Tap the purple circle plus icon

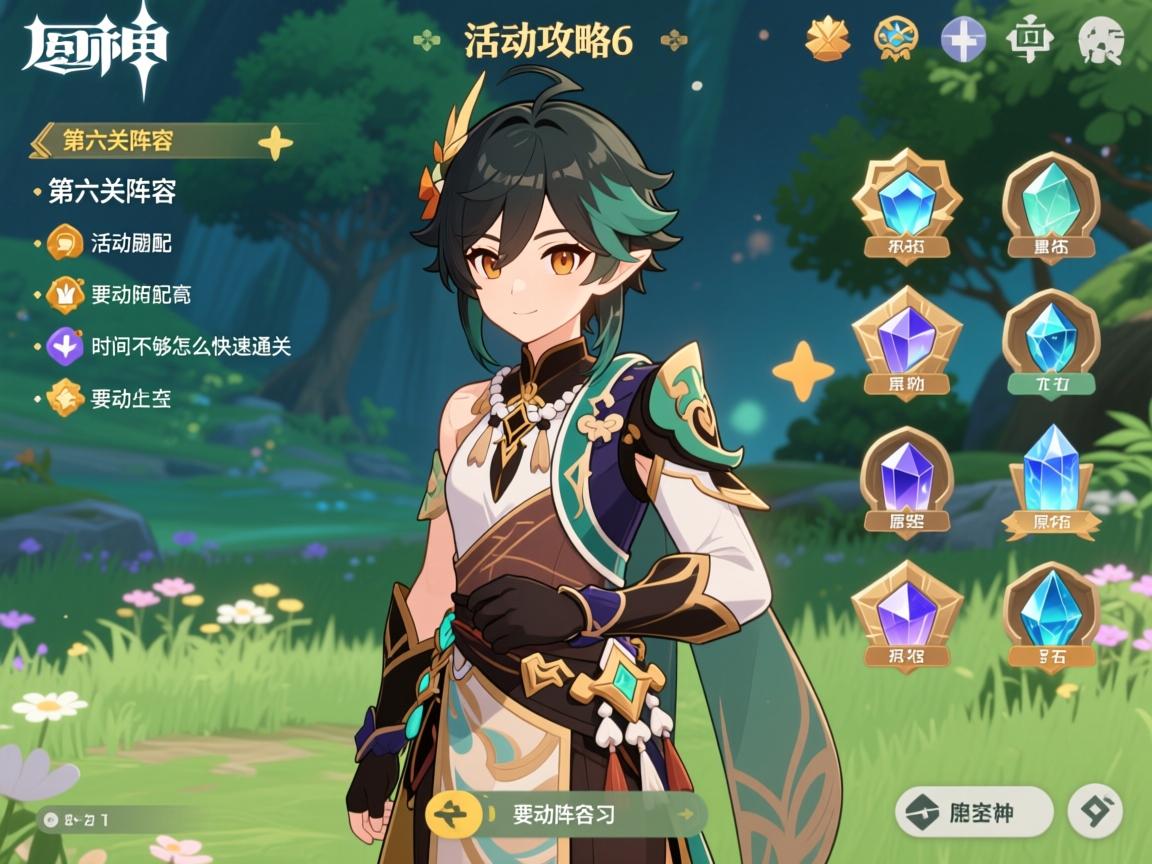click(x=963, y=40)
